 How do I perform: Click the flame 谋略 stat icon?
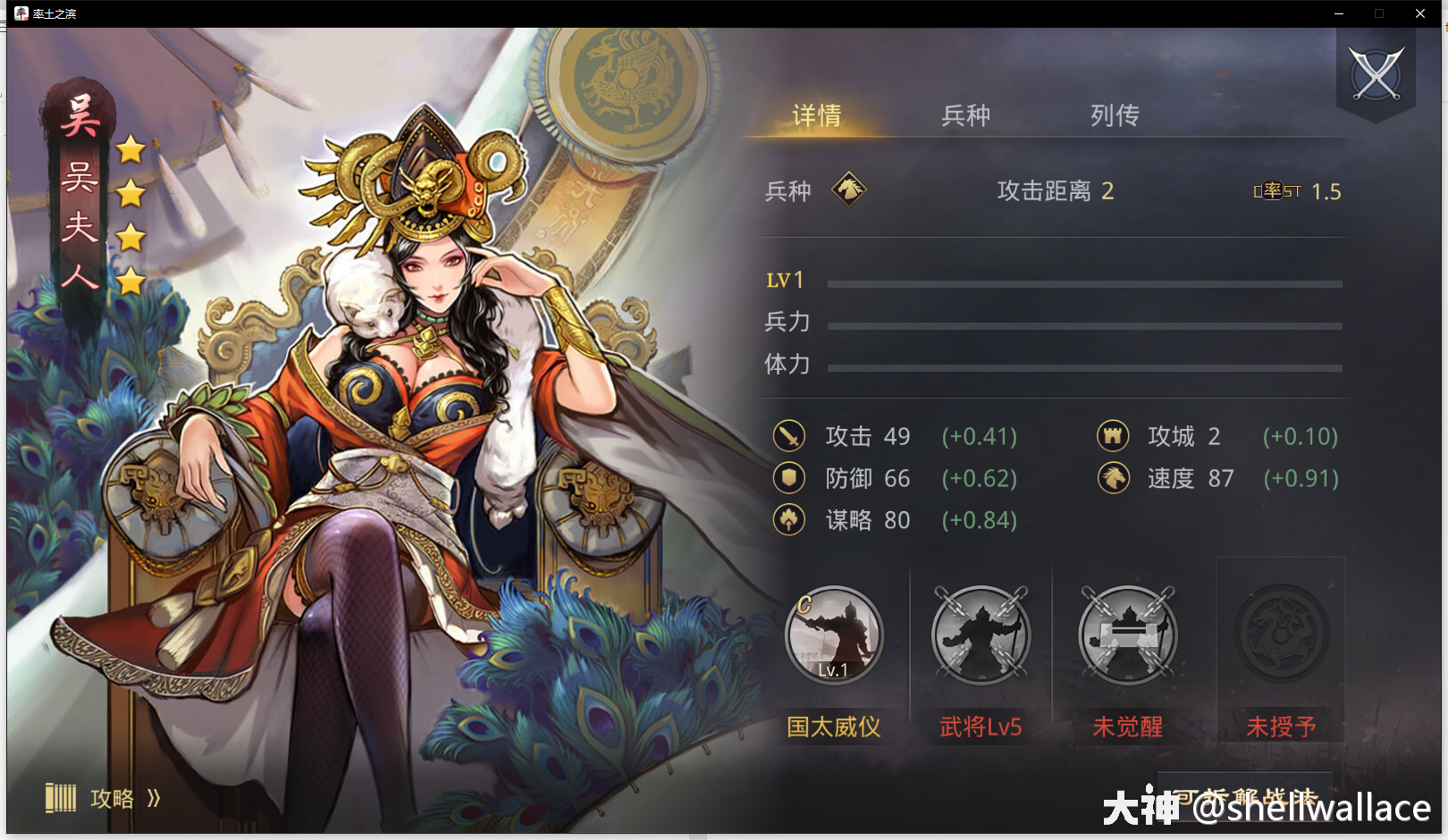coord(788,520)
